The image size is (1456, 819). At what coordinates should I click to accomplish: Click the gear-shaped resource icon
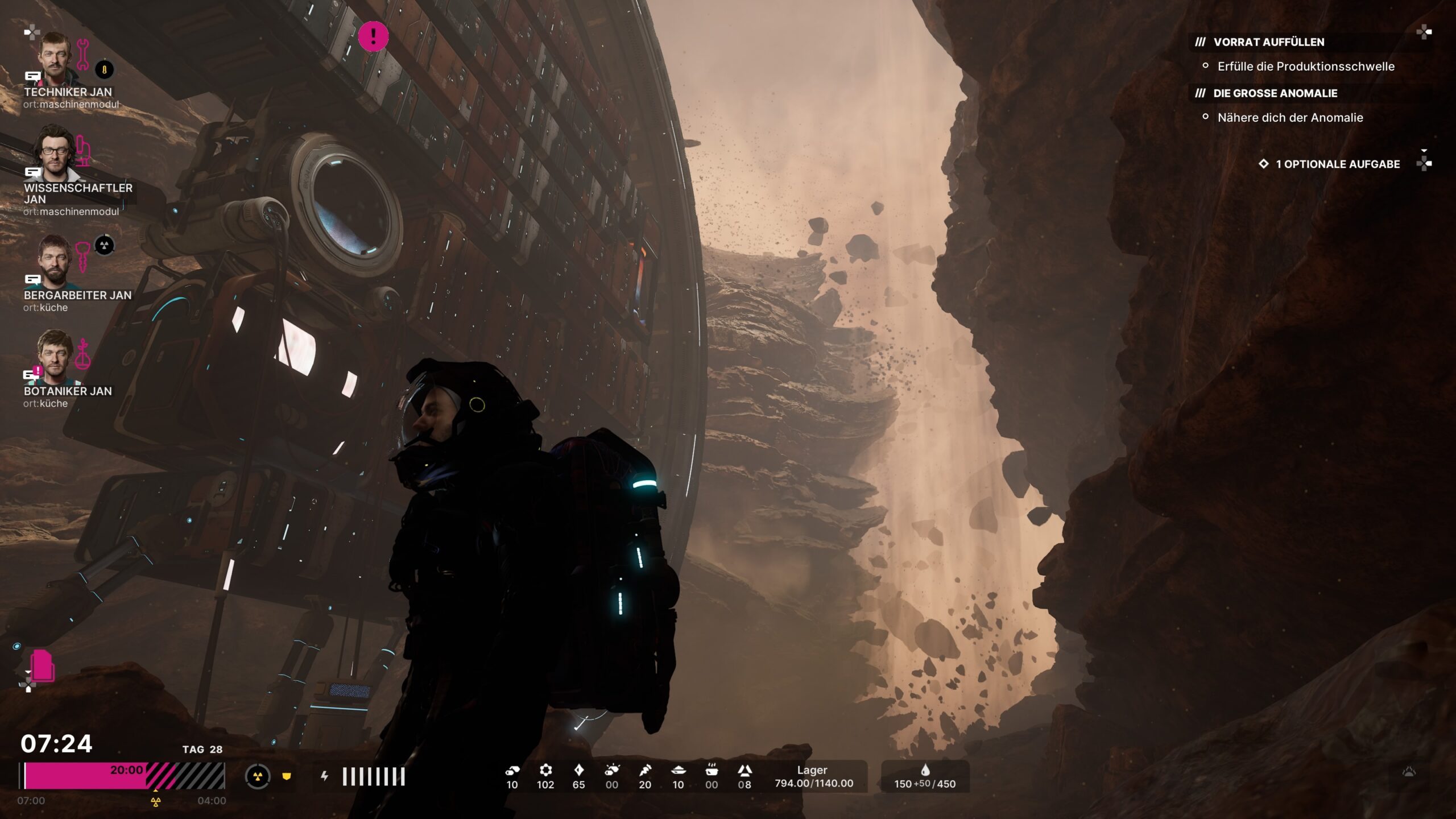coord(545,771)
